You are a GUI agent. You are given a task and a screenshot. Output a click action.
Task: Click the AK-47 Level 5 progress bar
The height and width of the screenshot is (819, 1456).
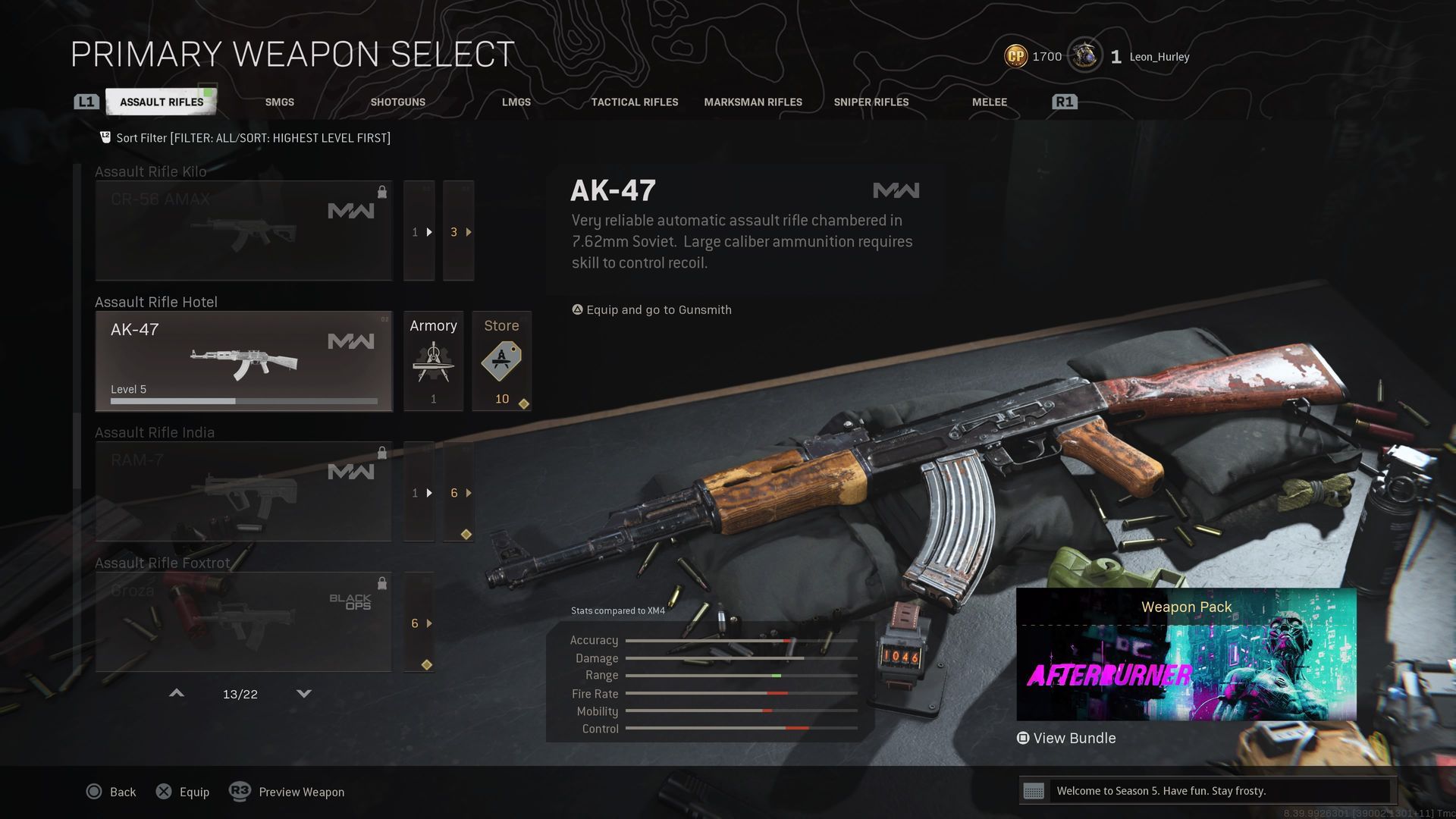243,400
